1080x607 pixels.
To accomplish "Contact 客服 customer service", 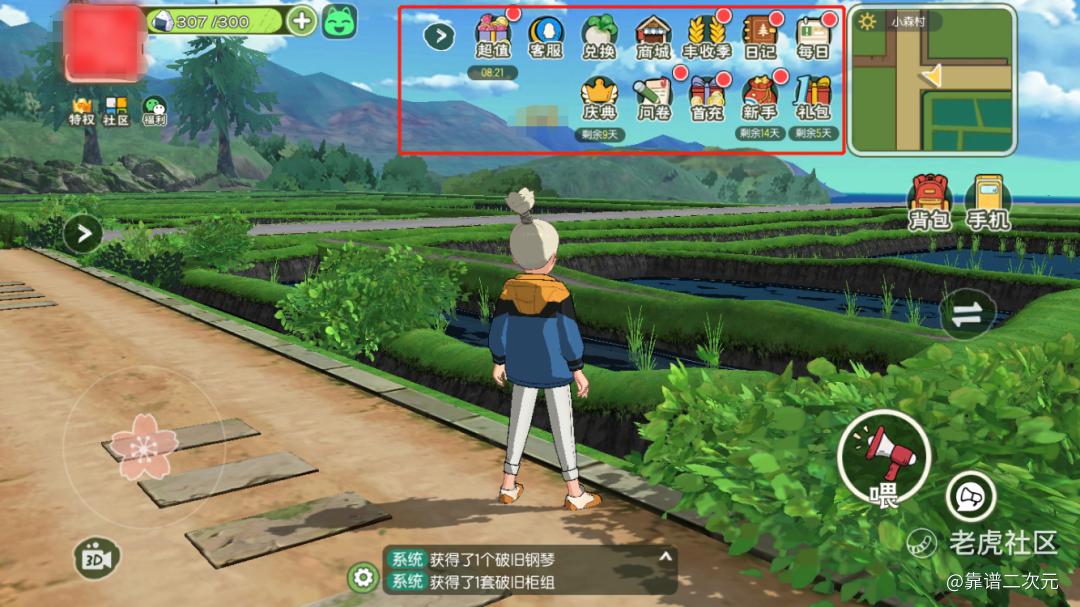I will [x=546, y=37].
